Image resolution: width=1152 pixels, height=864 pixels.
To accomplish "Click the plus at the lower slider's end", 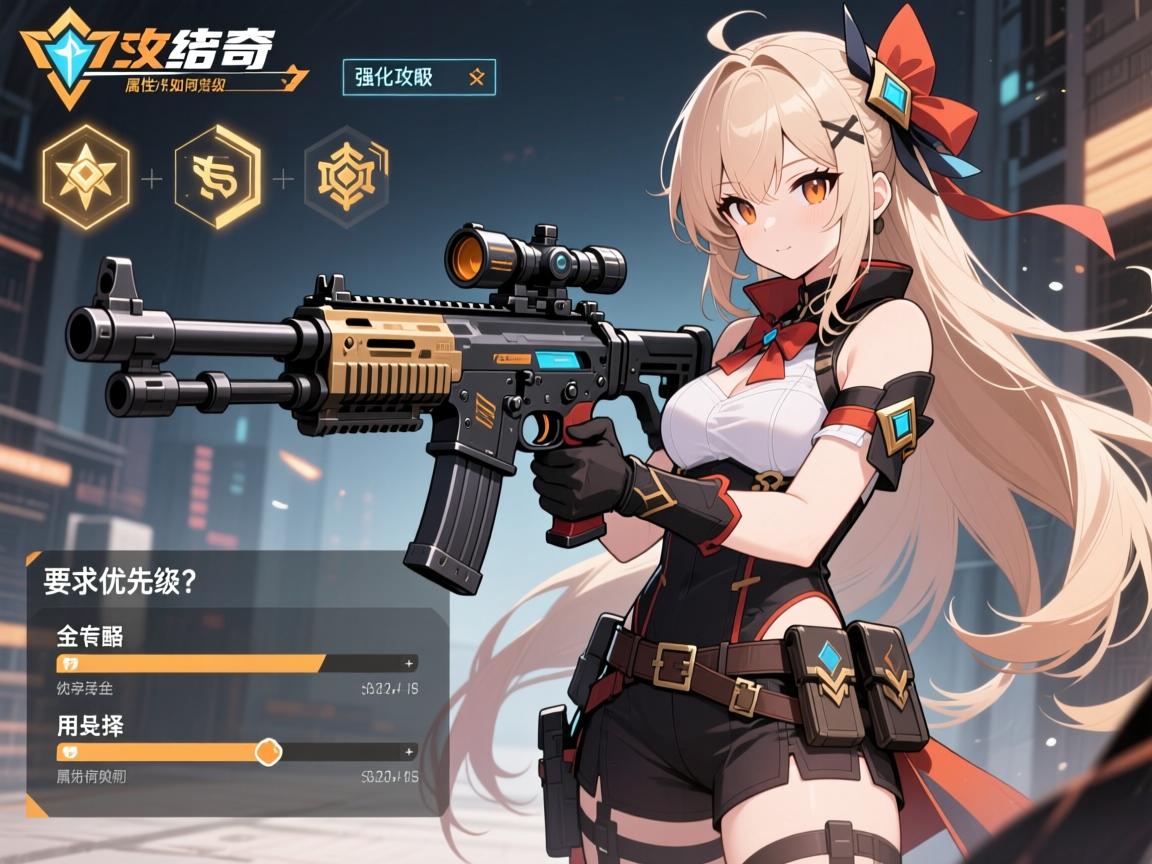I will (x=408, y=751).
